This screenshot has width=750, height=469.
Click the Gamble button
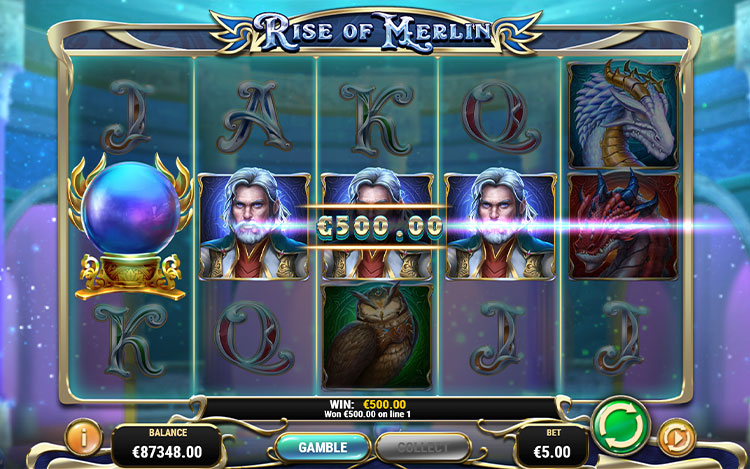tap(322, 447)
